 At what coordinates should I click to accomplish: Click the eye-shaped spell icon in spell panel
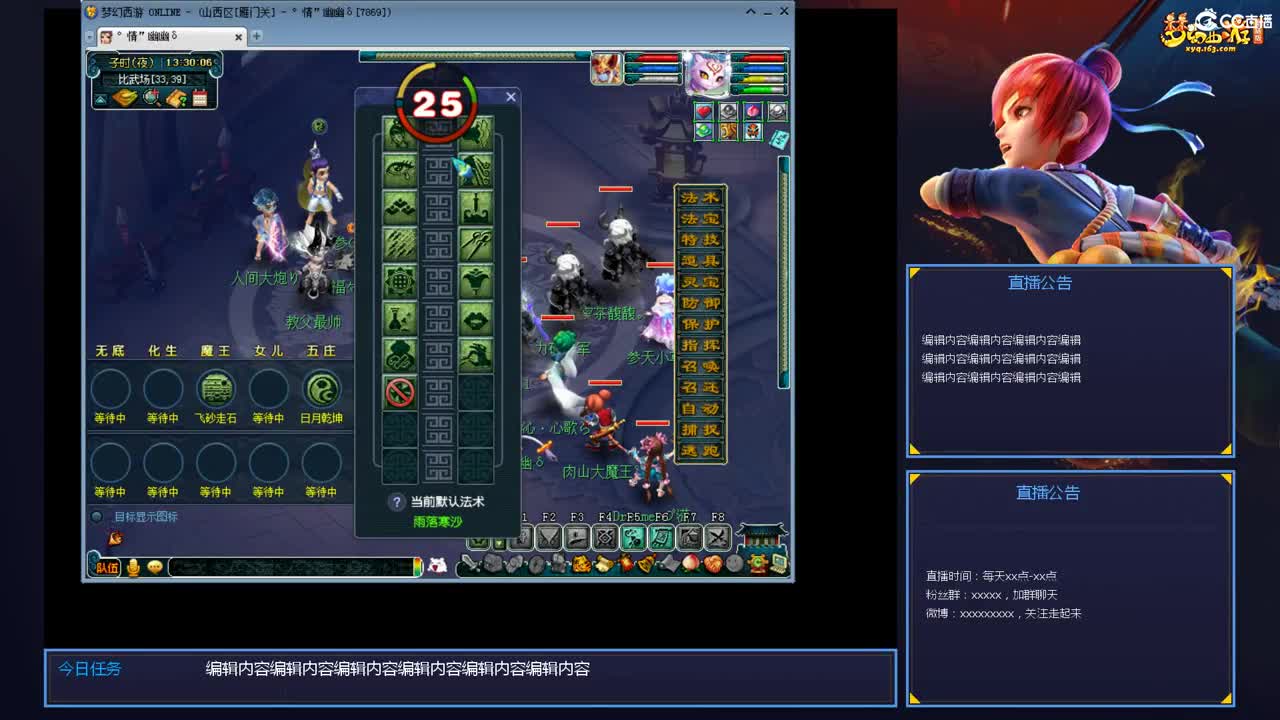(x=398, y=170)
